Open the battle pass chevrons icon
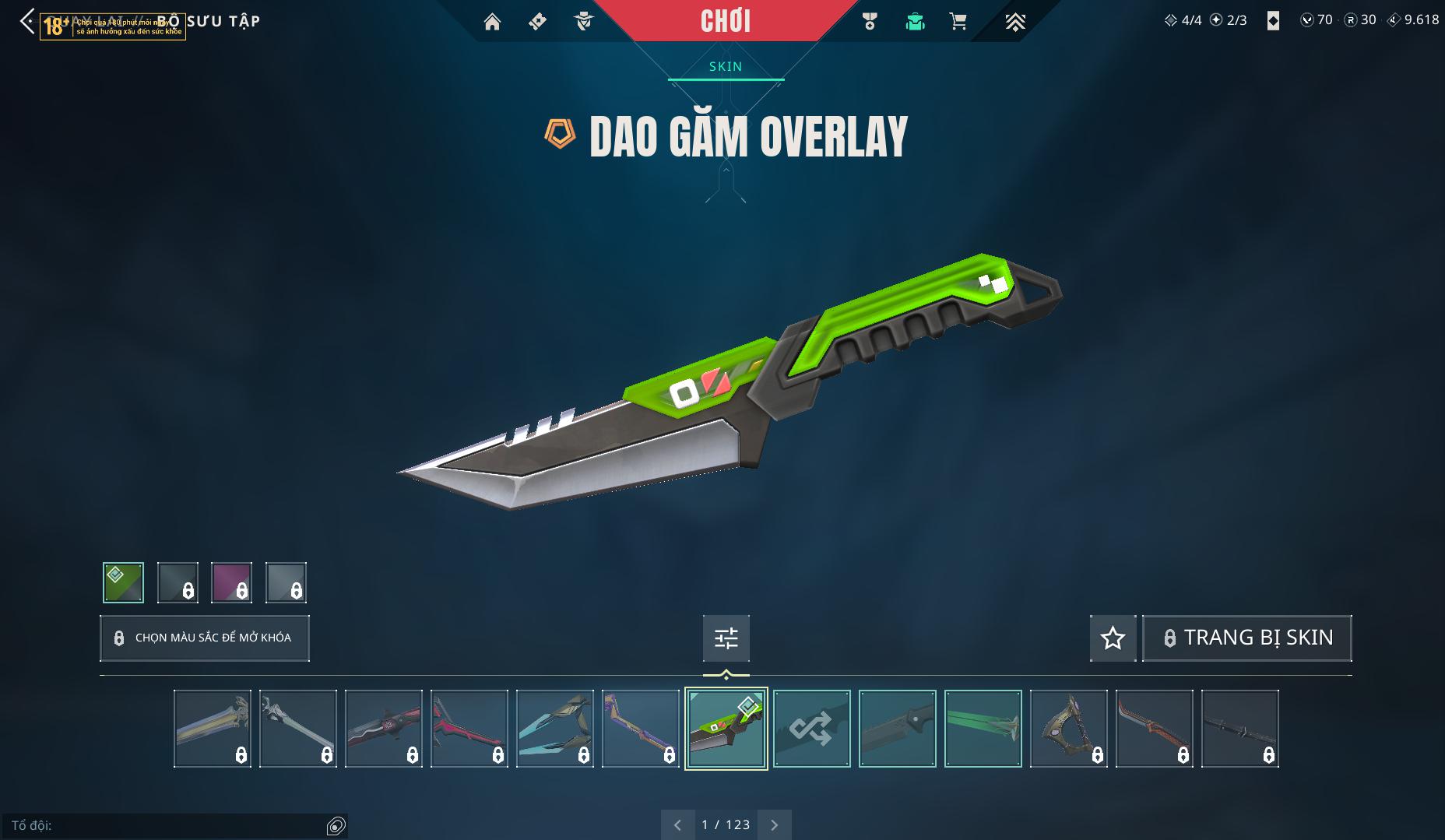 pyautogui.click(x=1014, y=22)
